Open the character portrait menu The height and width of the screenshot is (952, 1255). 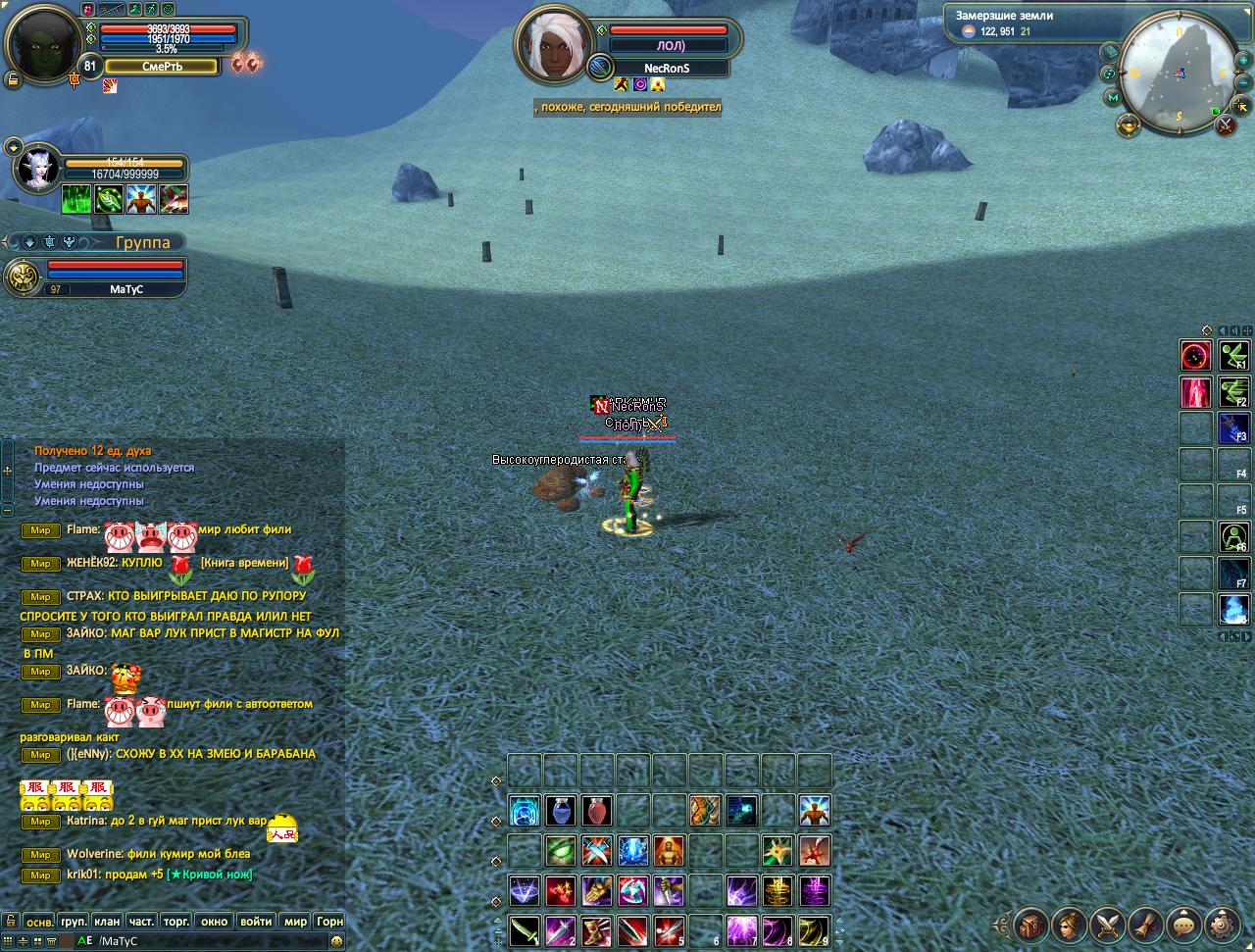click(x=1069, y=924)
